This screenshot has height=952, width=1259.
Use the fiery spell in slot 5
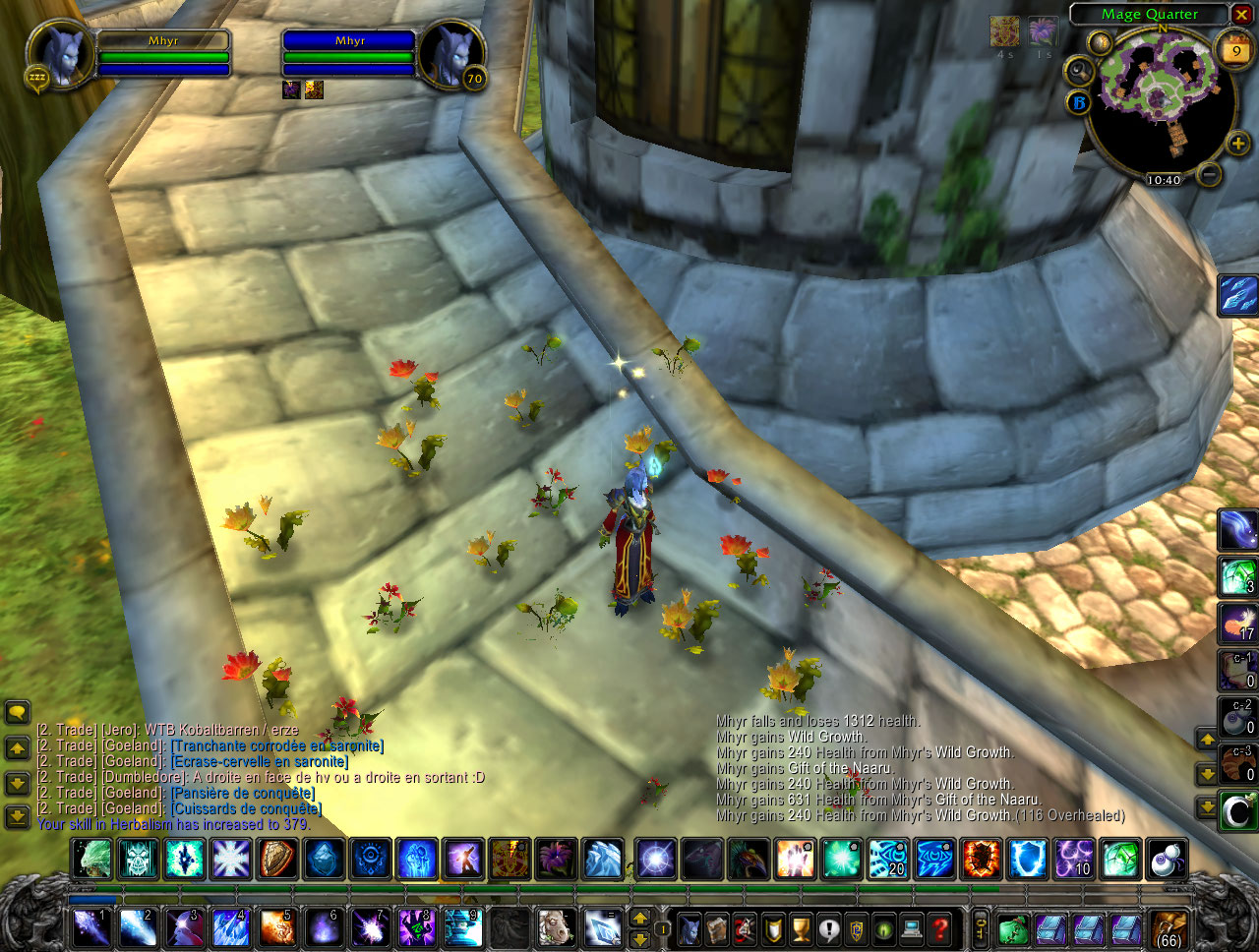point(276,928)
